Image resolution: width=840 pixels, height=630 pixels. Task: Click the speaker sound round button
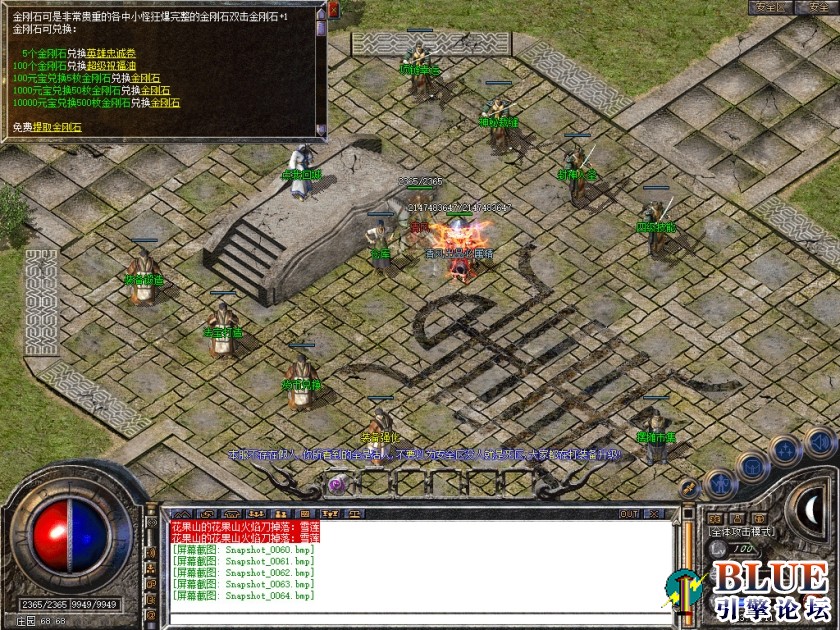click(x=819, y=443)
